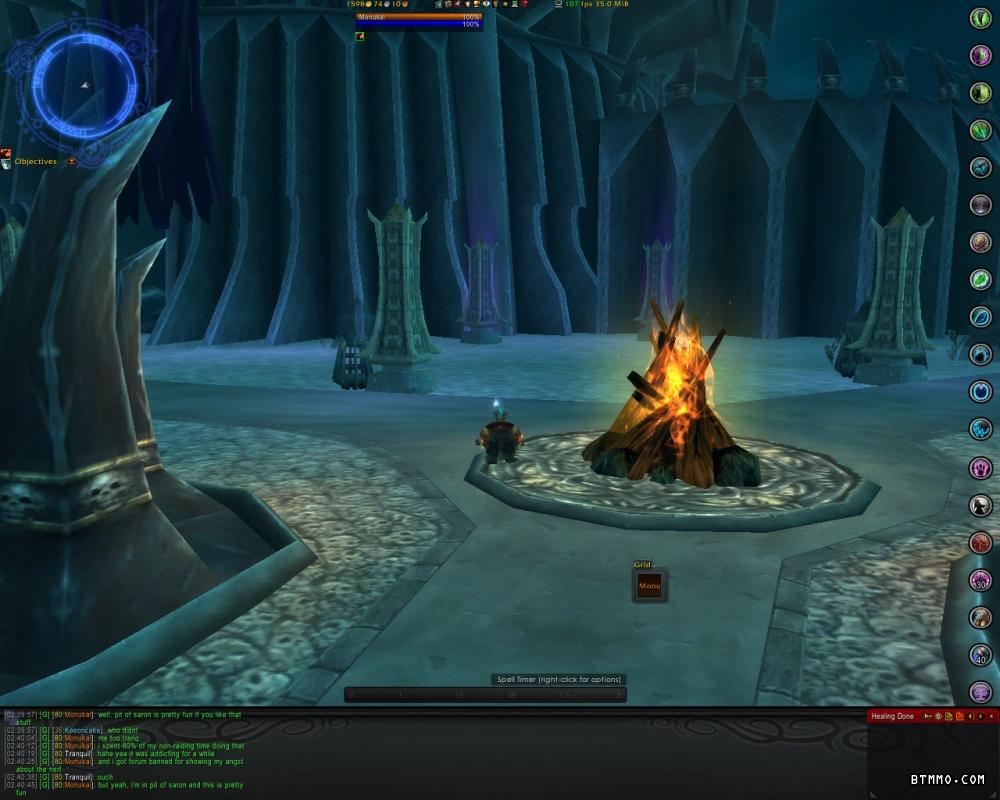Screen dimensions: 1000x800
Task: Click the Spell Timer bar
Action: pyautogui.click(x=485, y=694)
